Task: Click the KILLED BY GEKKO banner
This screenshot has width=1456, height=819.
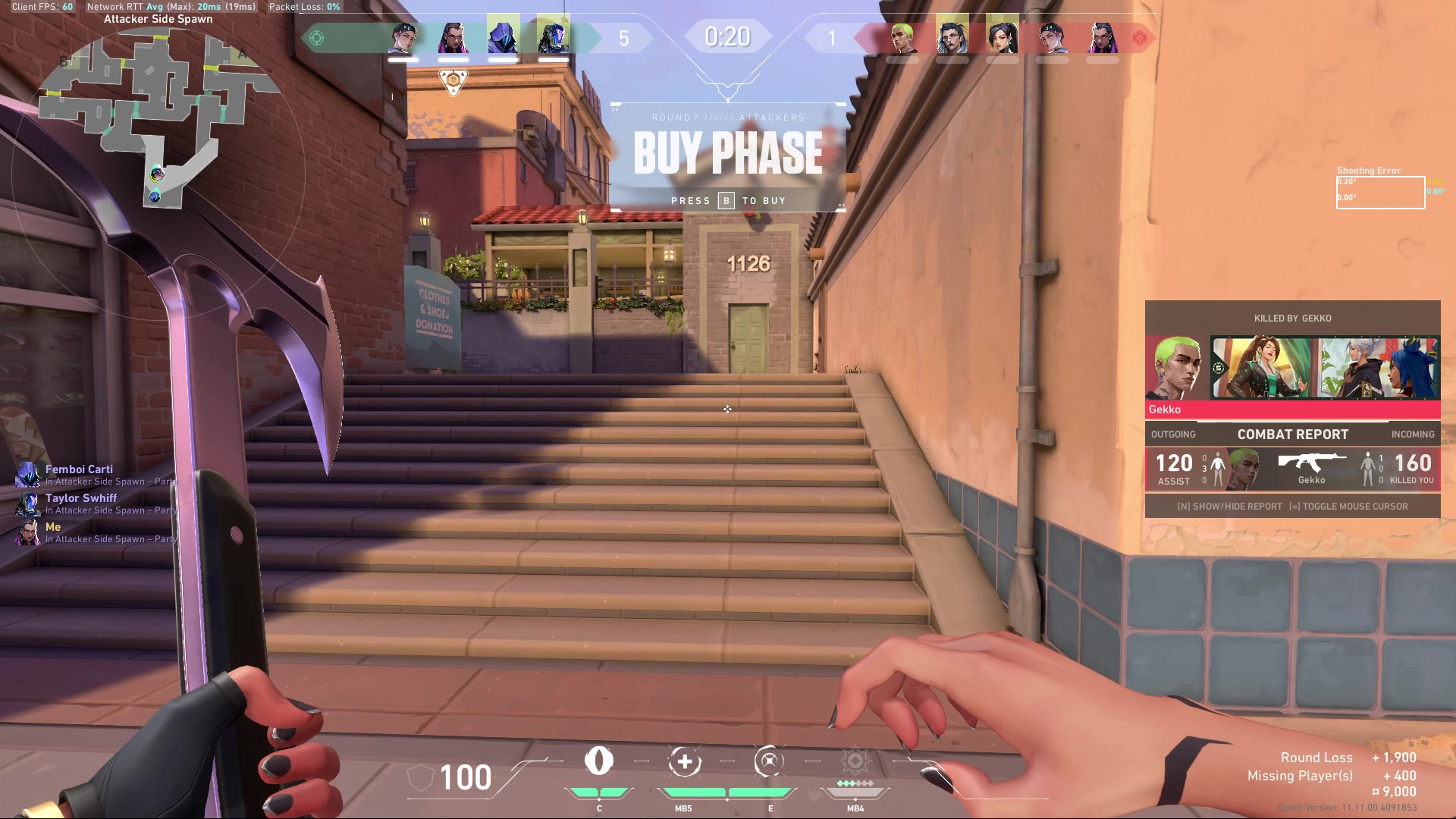Action: [x=1292, y=318]
